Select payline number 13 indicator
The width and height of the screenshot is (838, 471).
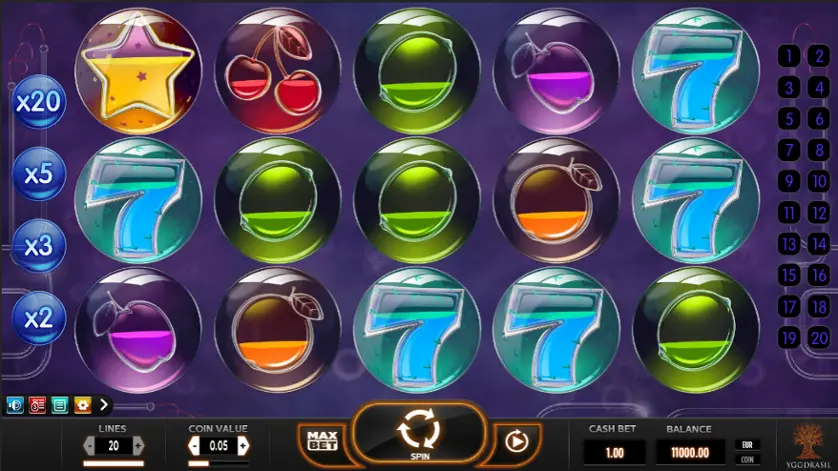[789, 244]
